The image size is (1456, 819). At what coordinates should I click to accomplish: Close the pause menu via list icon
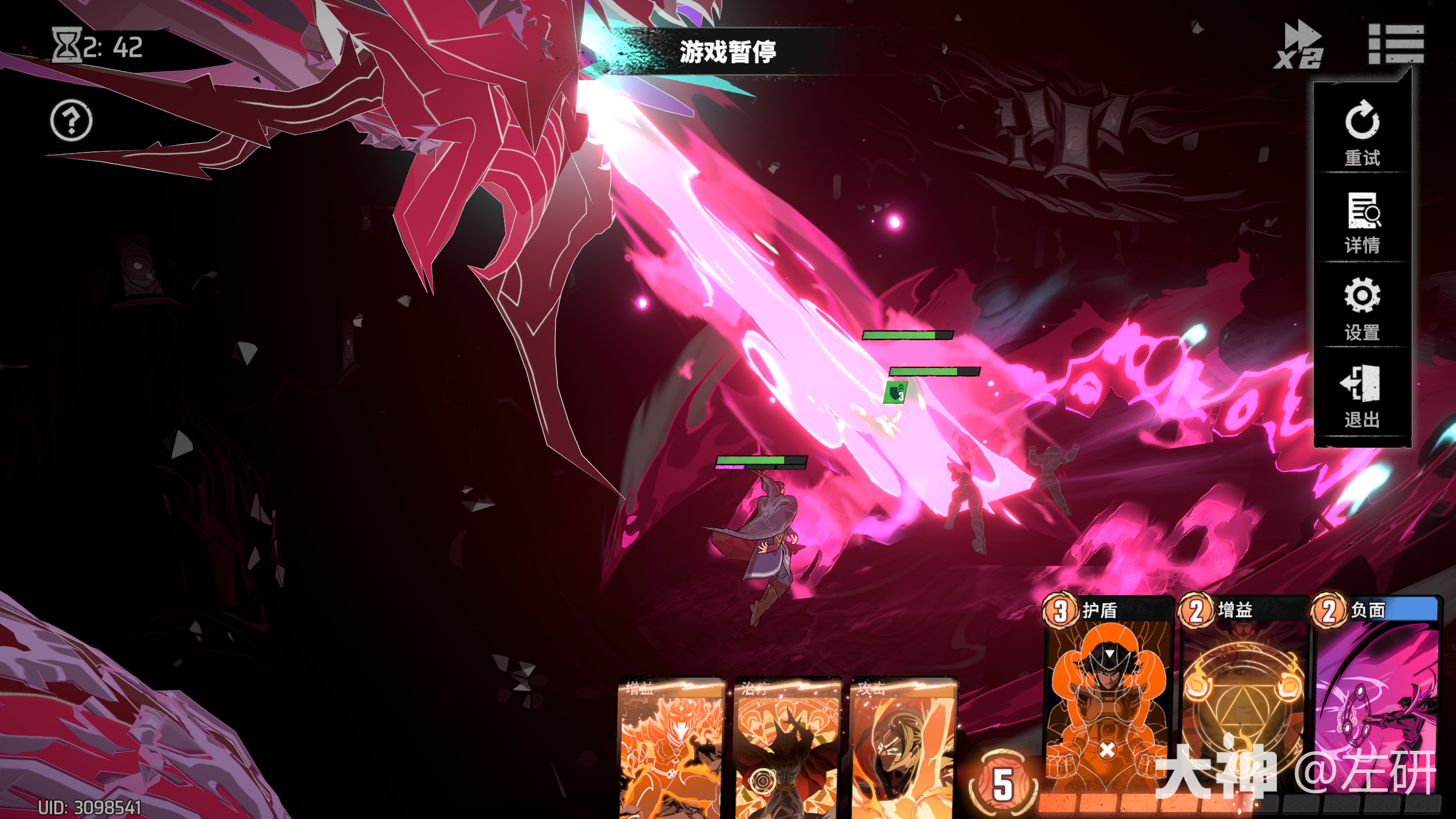[x=1395, y=44]
